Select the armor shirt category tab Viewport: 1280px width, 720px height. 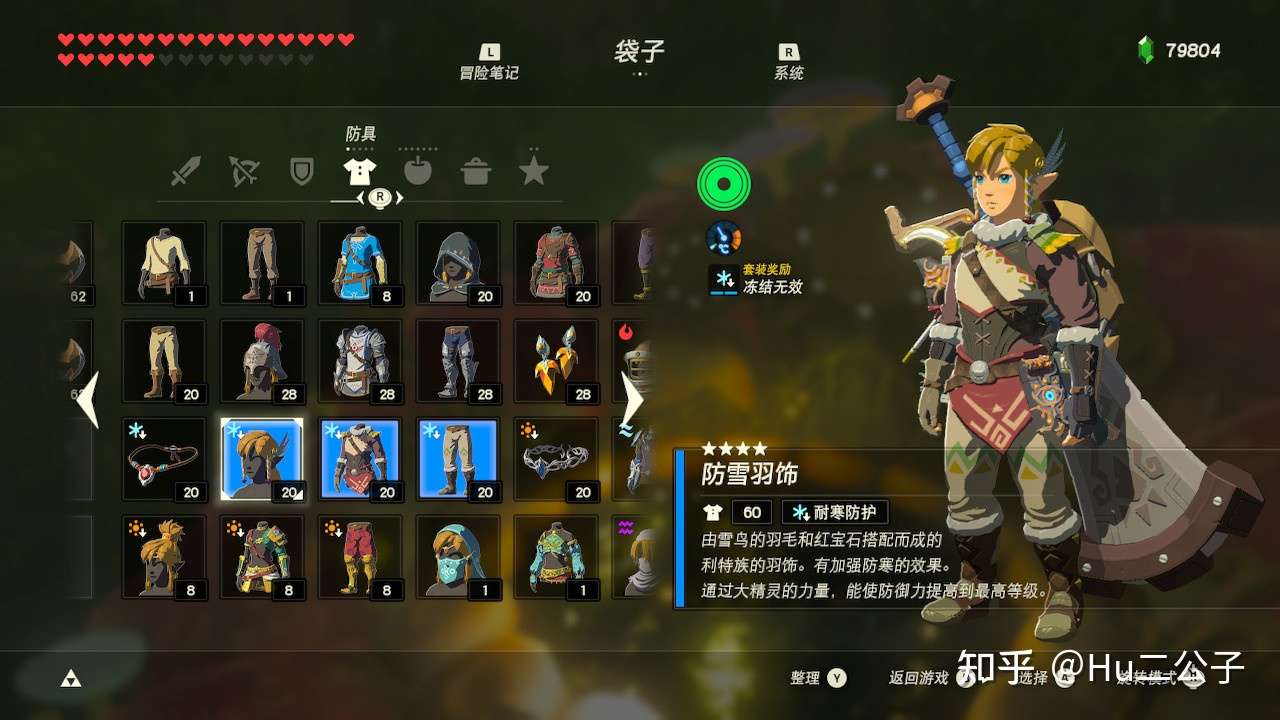[359, 172]
